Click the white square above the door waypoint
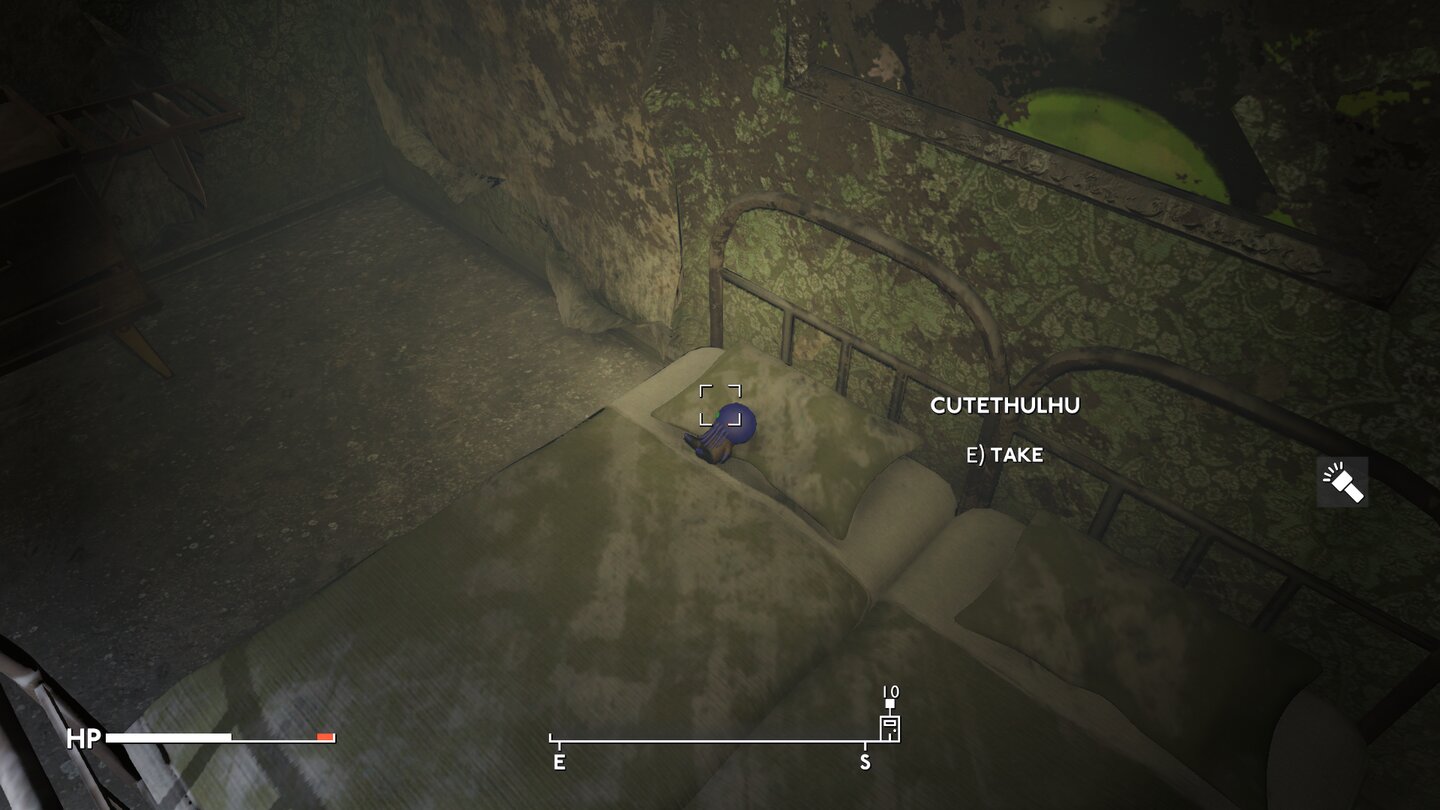 click(x=890, y=703)
